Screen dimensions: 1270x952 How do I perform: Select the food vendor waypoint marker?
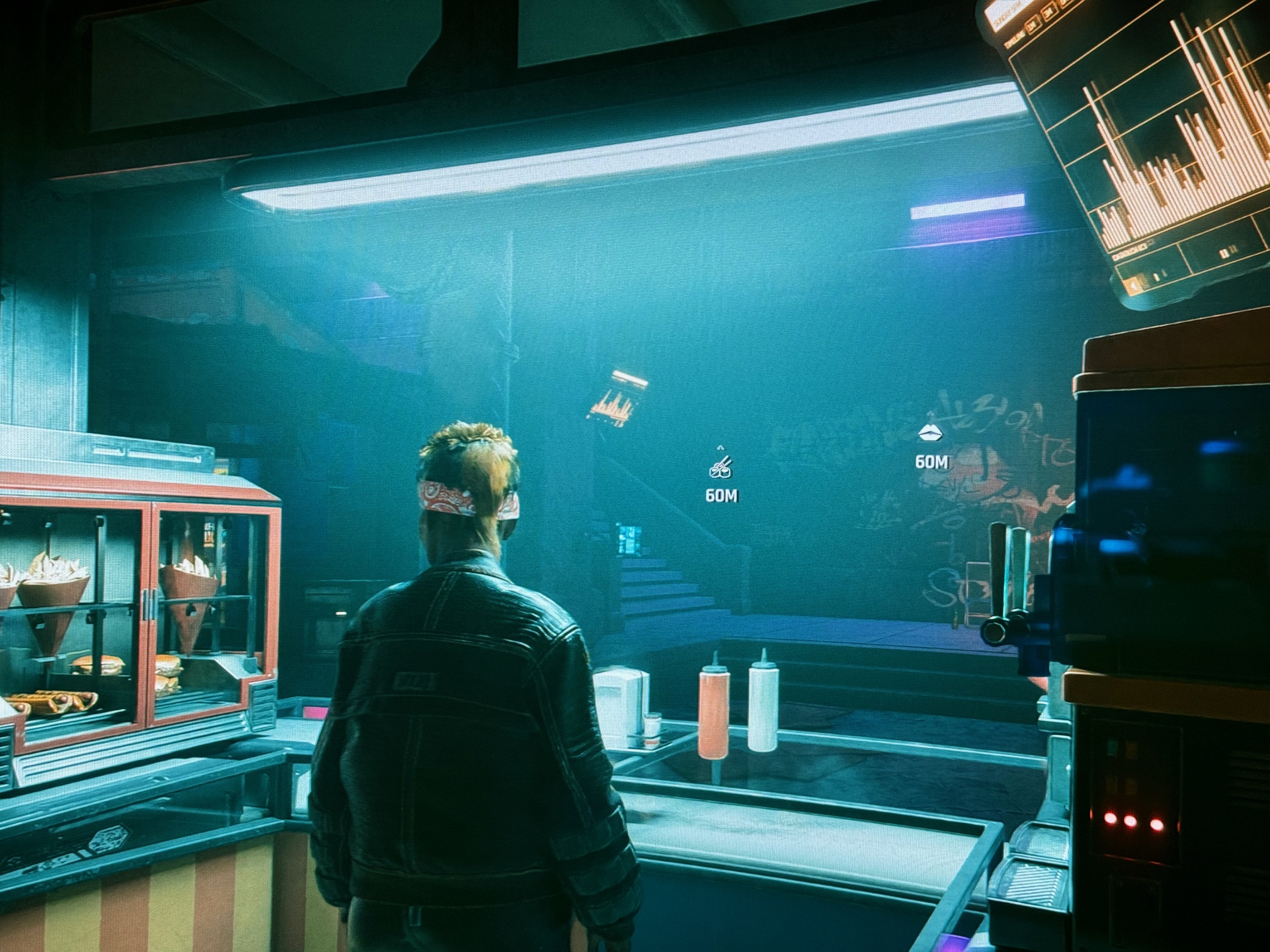click(721, 468)
